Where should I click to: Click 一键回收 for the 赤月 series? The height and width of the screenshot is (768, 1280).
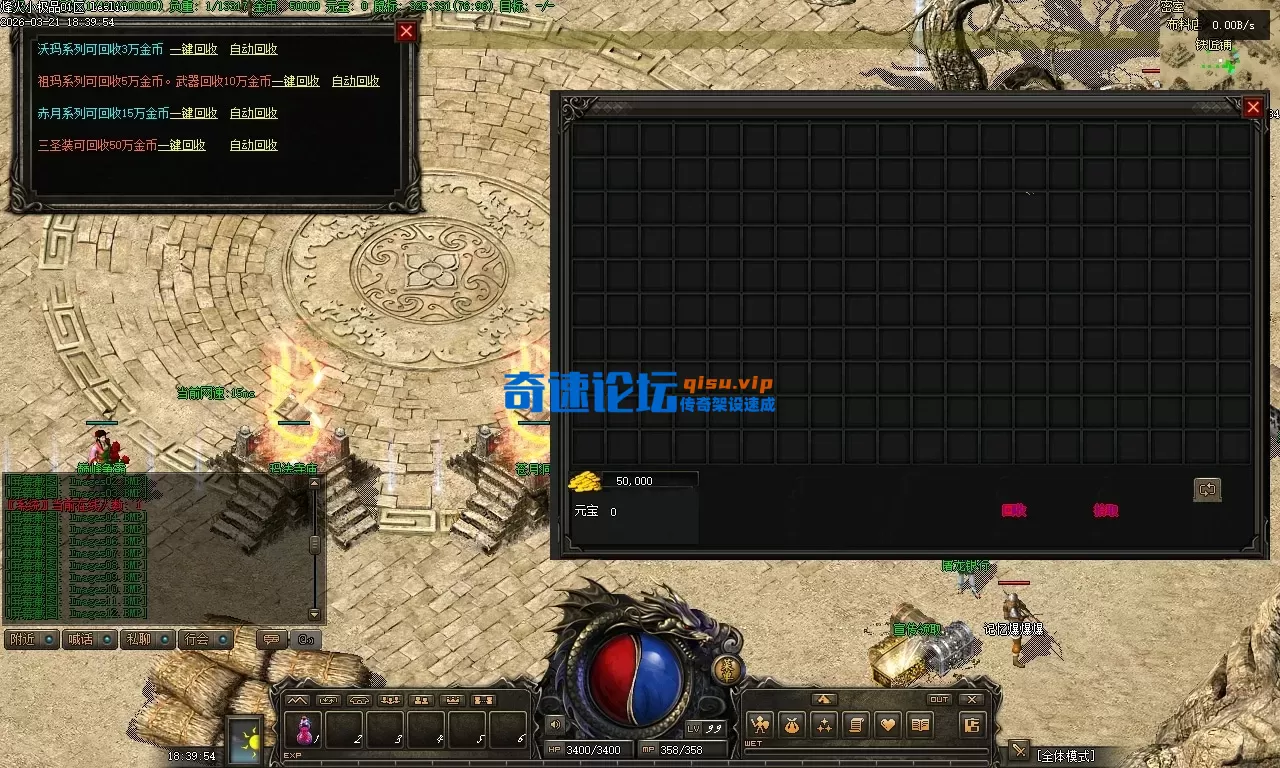(193, 113)
